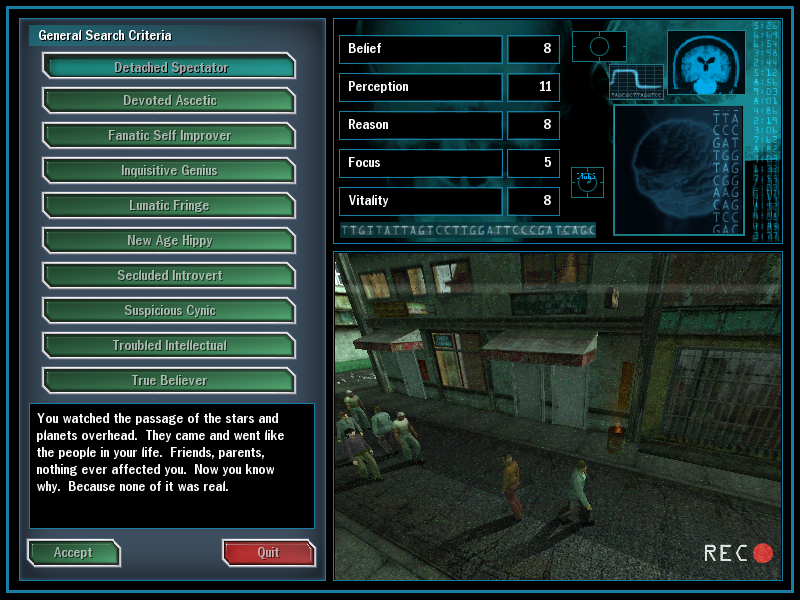Pick the Fanatic Self Improver archetype
This screenshot has width=800, height=600.
170,136
